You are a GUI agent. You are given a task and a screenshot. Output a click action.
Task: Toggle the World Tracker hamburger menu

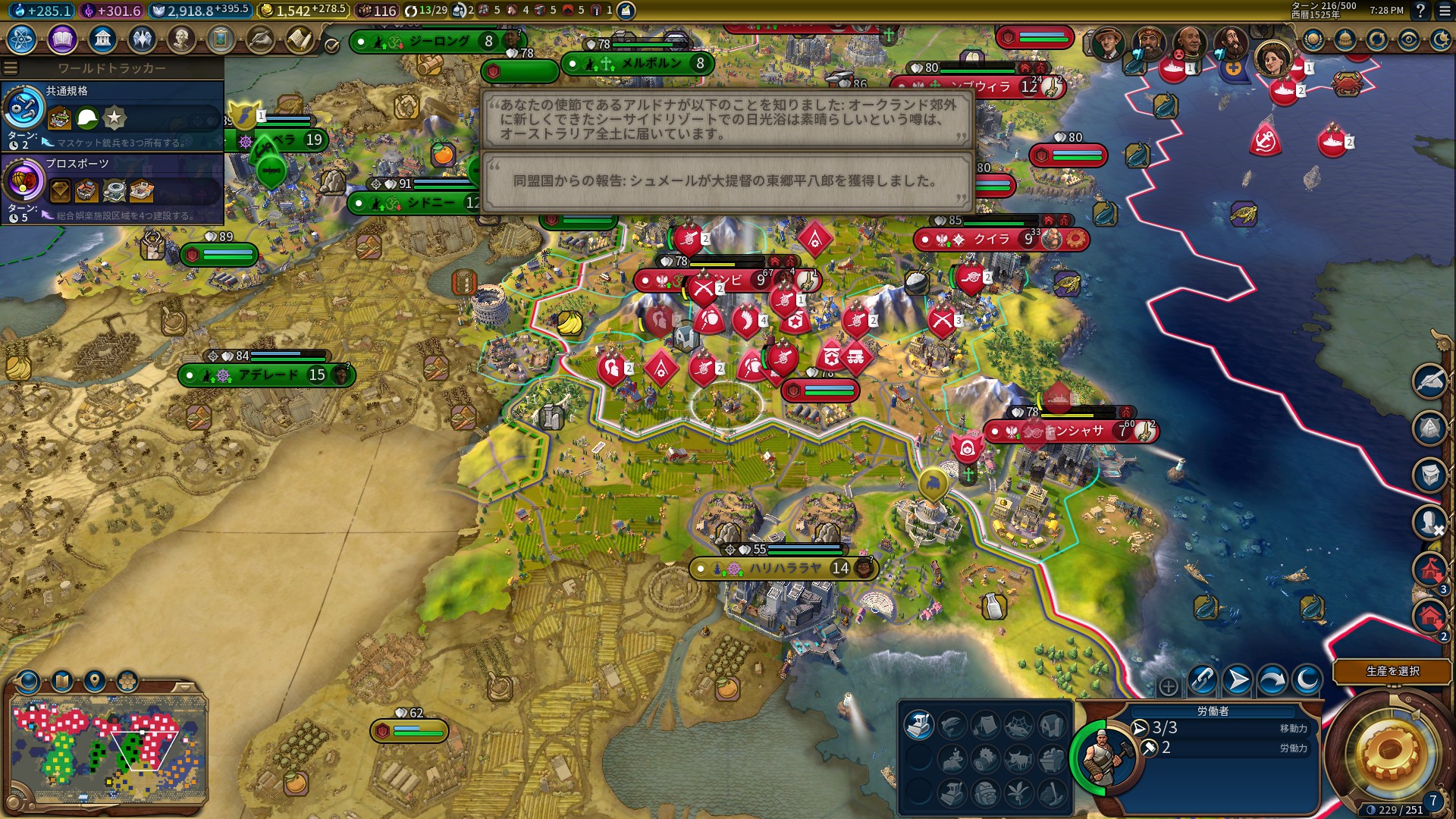(x=11, y=68)
